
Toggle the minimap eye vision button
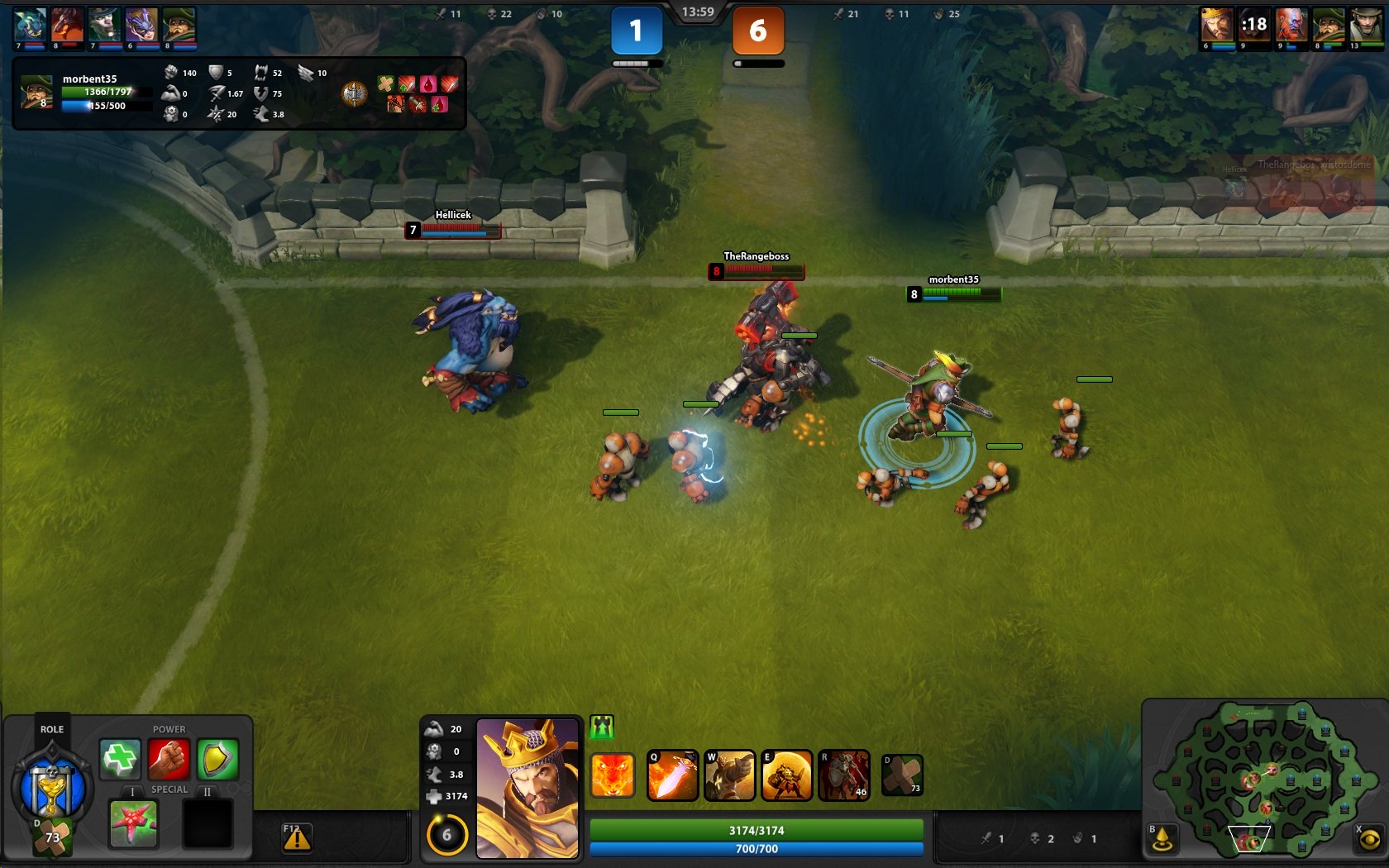tap(1369, 839)
